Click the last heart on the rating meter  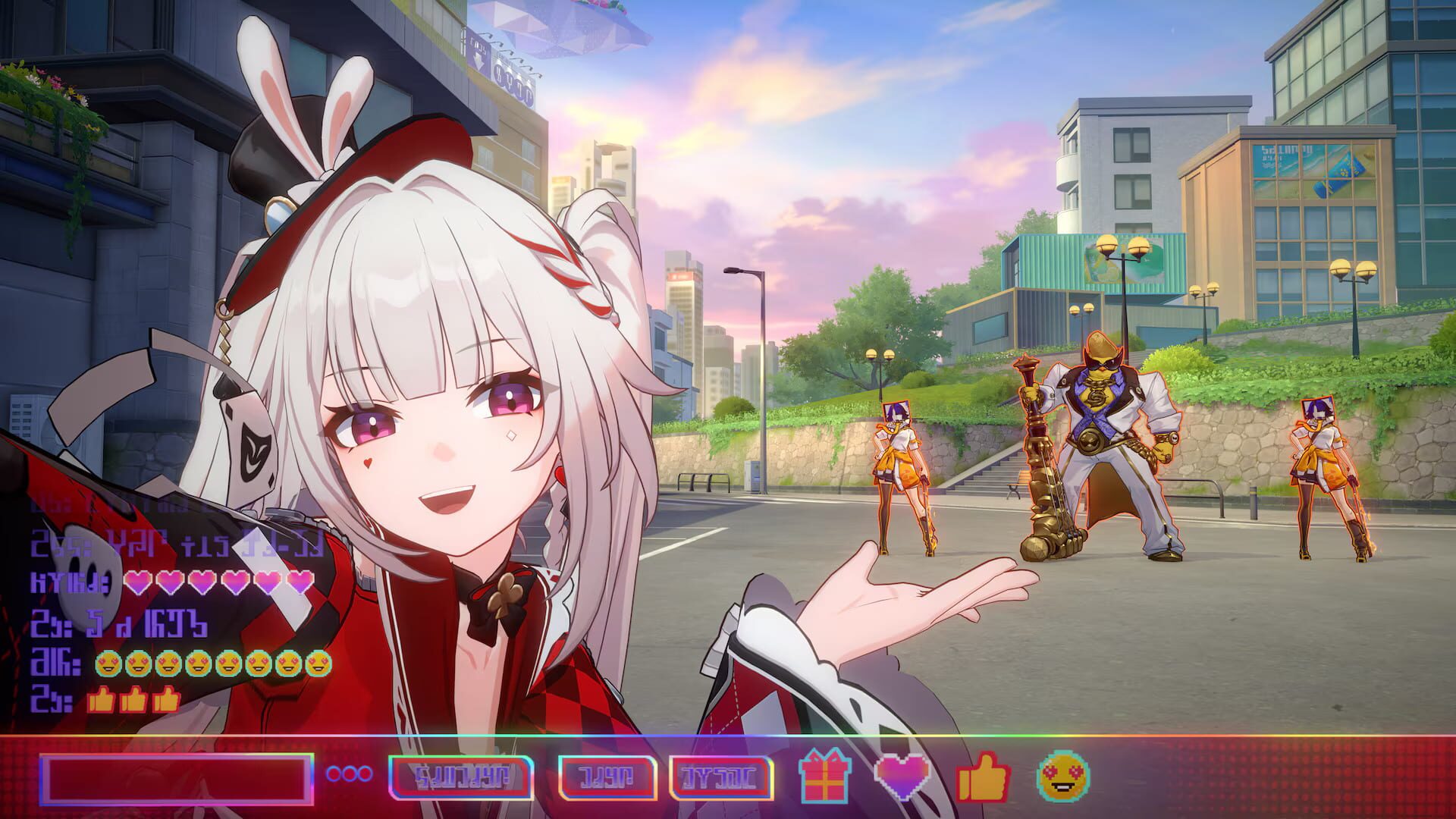pos(299,582)
